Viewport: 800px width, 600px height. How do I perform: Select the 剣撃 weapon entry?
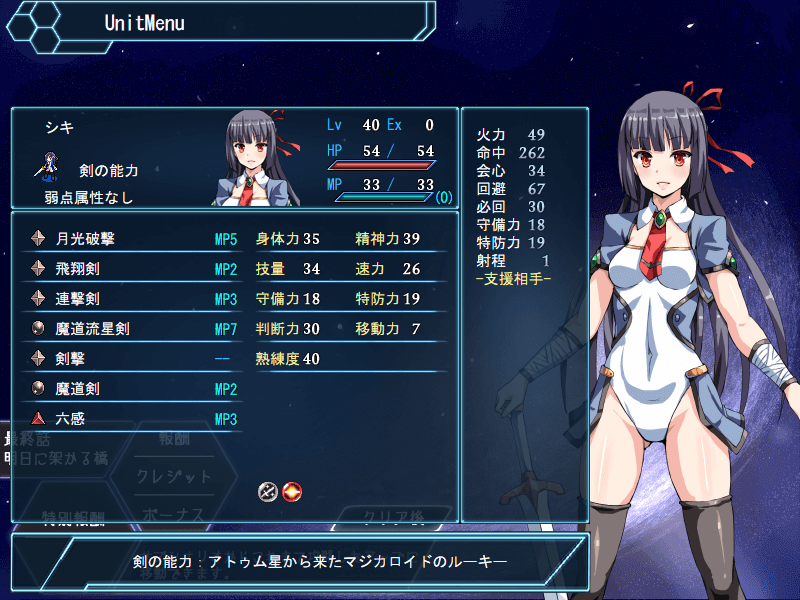tap(130, 359)
